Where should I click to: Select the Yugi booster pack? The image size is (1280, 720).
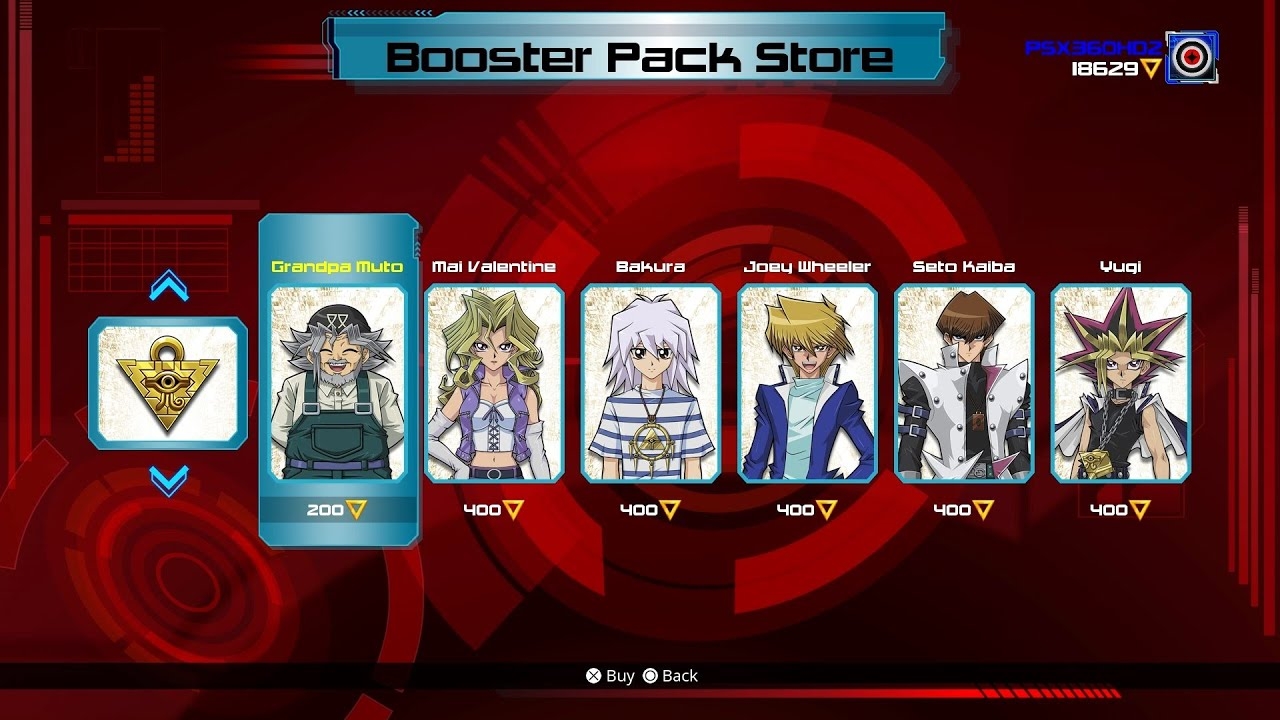1121,383
